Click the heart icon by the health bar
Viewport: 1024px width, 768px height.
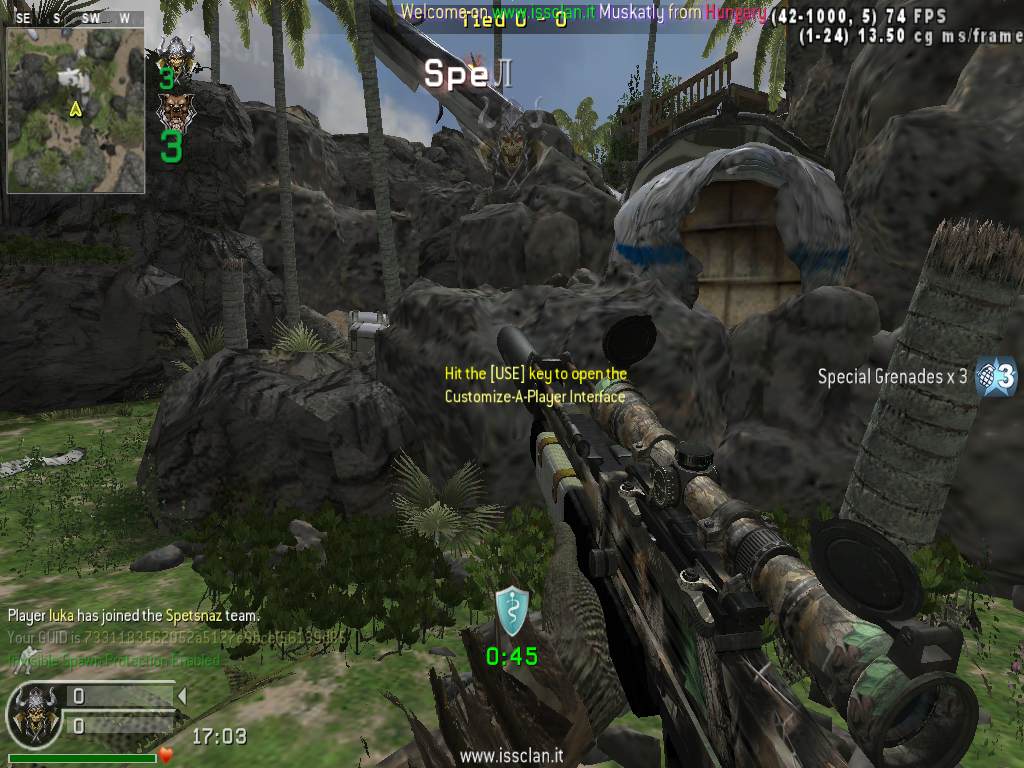pyautogui.click(x=166, y=754)
